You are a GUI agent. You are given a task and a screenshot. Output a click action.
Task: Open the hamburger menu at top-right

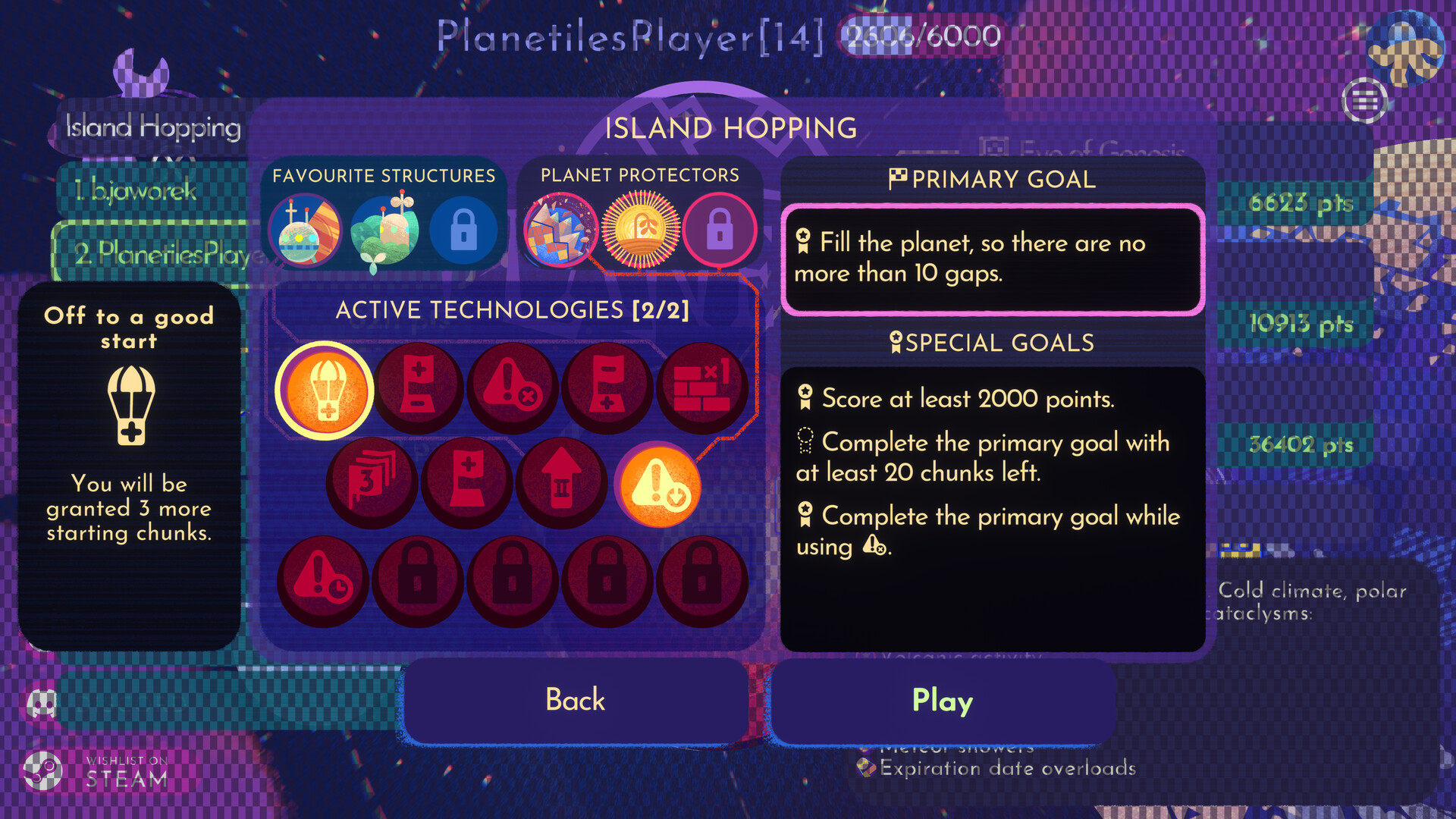[1365, 99]
